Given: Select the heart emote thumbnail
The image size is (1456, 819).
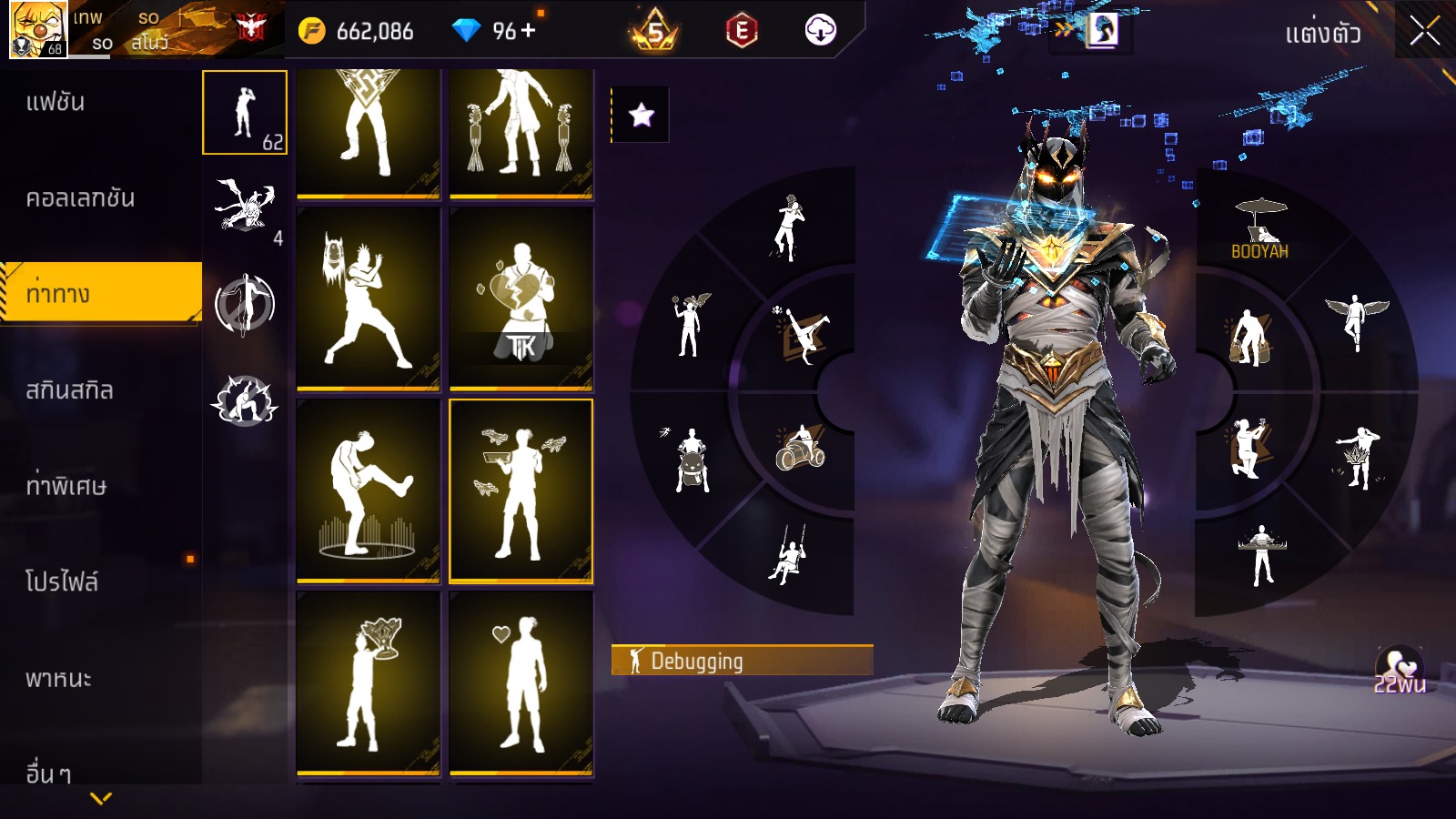Looking at the screenshot, I should 521,682.
